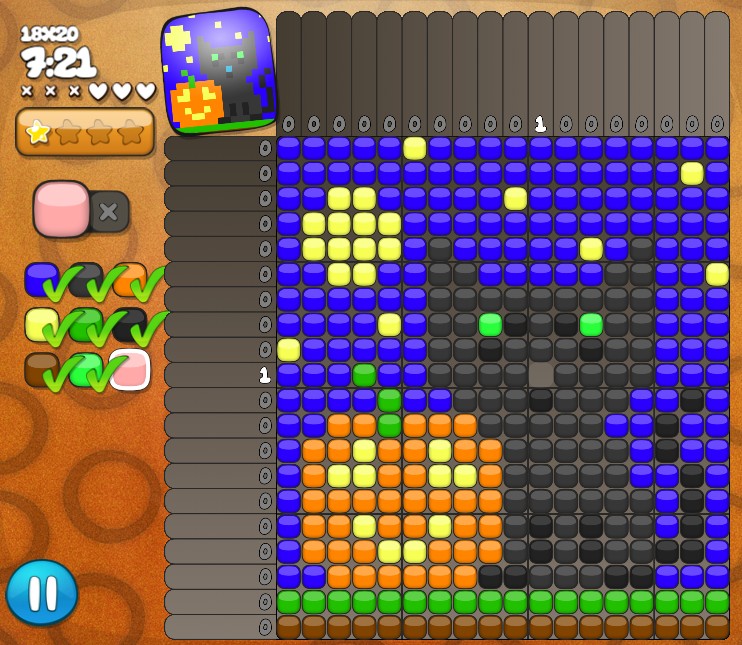
Task: Choose the brown color swatch
Action: (40, 369)
